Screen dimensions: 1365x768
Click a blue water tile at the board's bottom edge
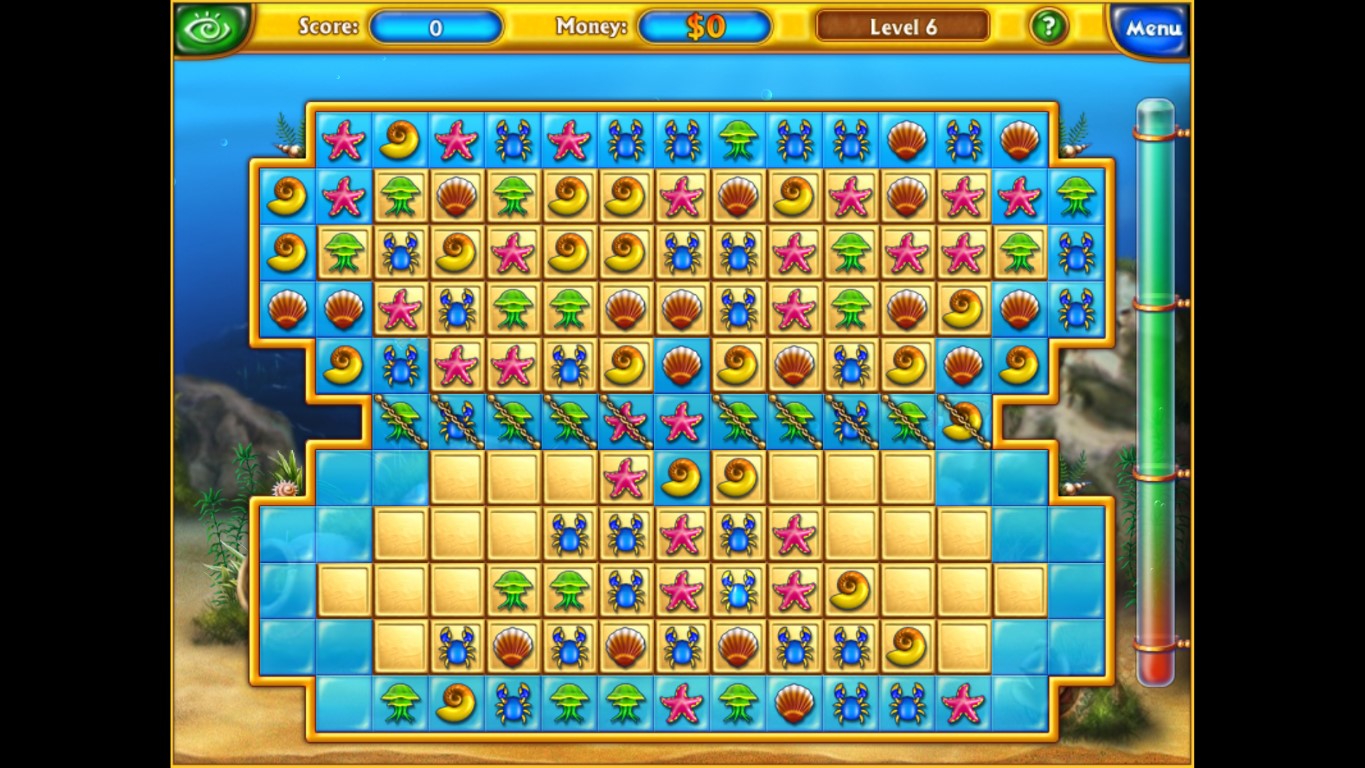(x=341, y=704)
